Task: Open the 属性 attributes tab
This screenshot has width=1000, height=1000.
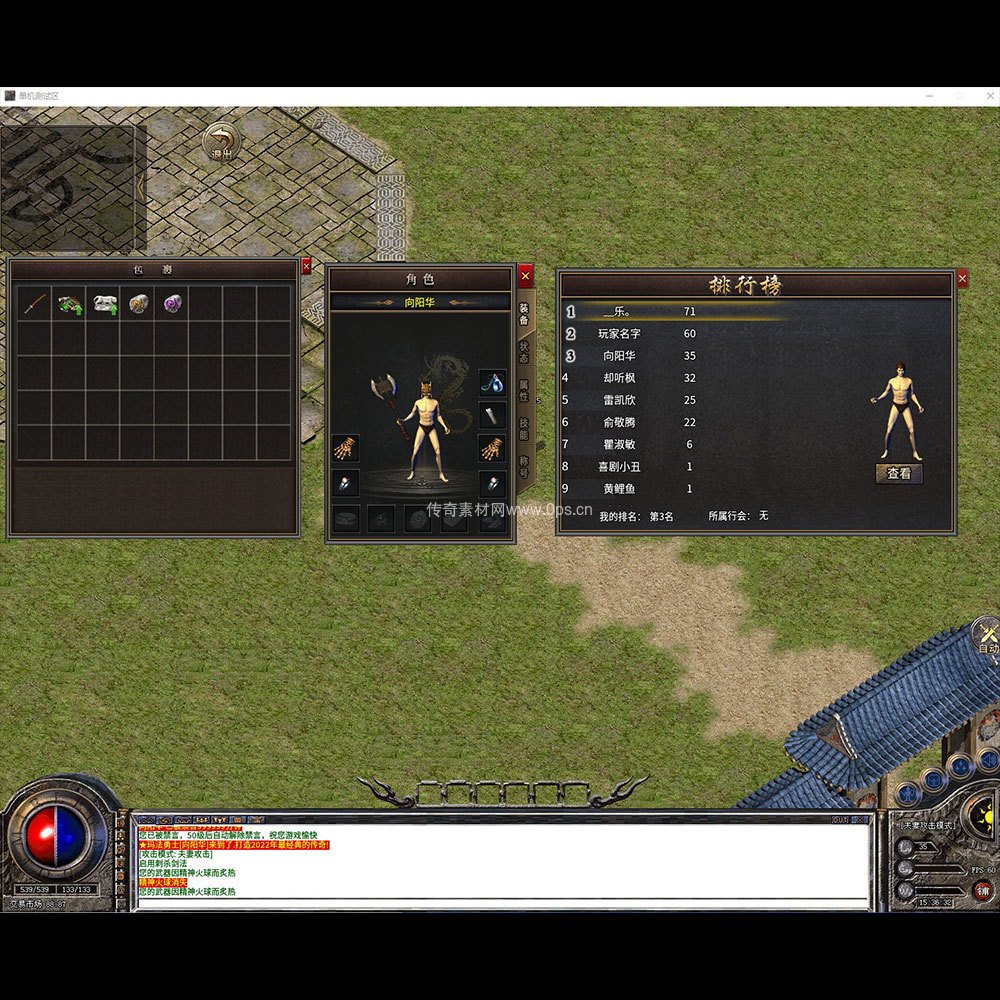Action: click(524, 391)
